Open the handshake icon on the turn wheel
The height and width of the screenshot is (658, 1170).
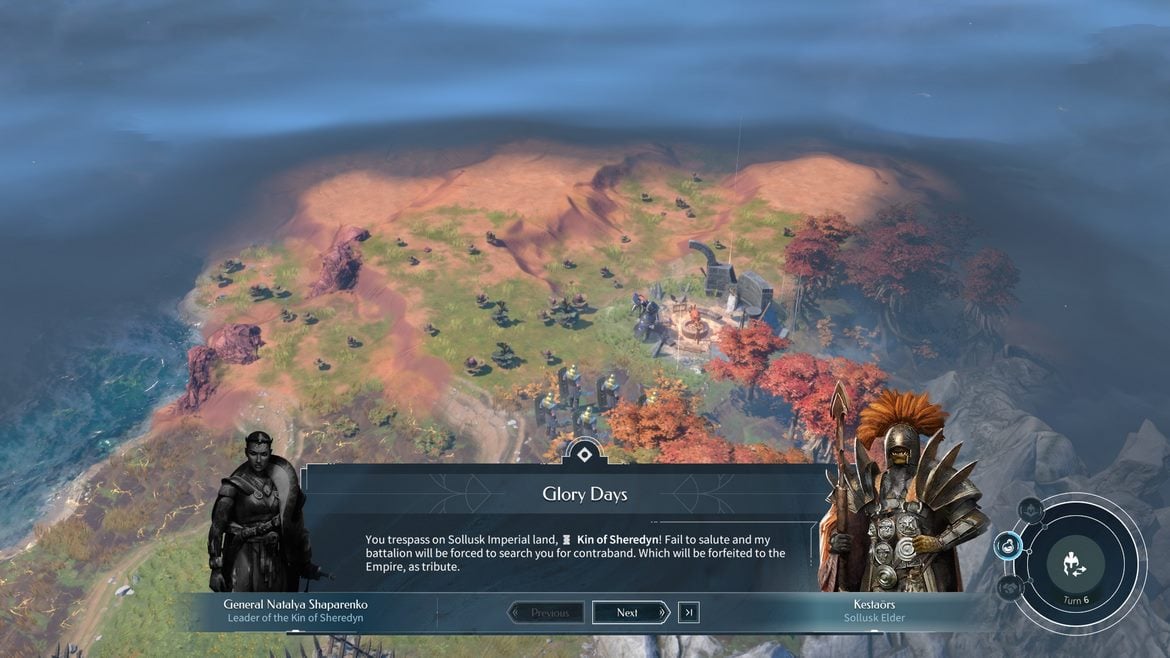point(1010,587)
